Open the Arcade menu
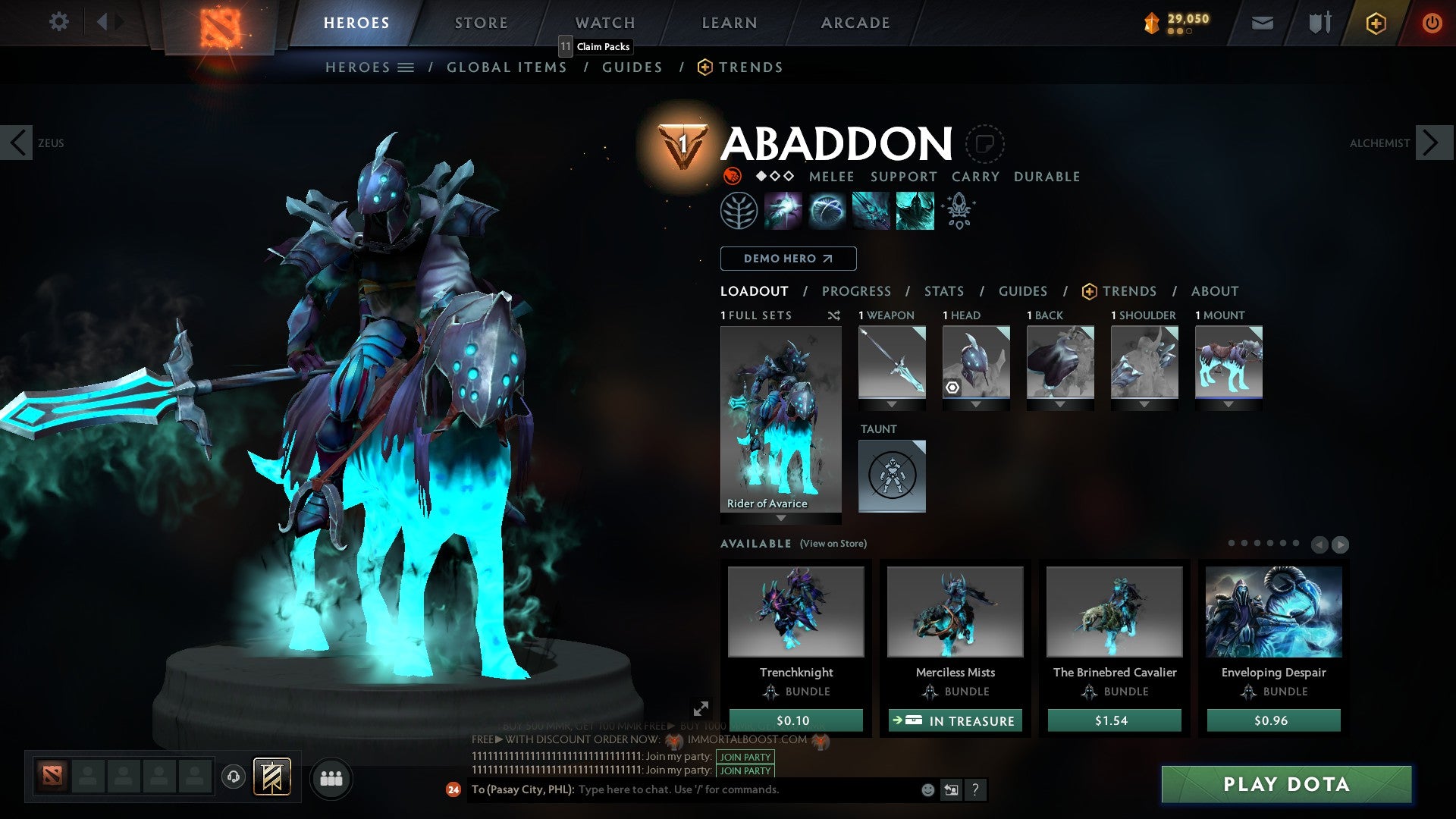1456x819 pixels. click(855, 23)
